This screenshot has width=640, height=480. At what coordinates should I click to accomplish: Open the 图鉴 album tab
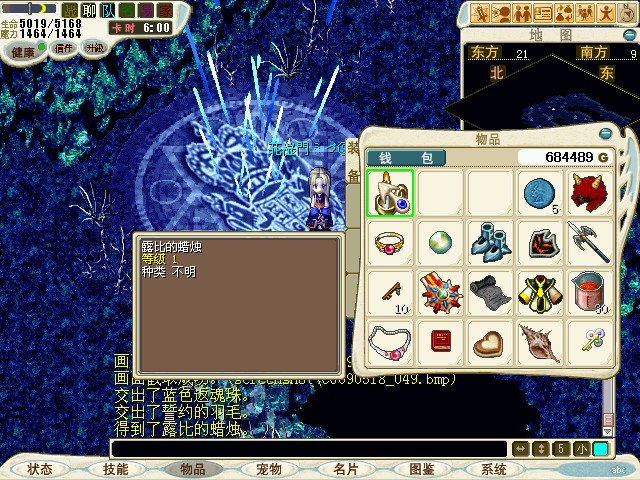coord(421,469)
